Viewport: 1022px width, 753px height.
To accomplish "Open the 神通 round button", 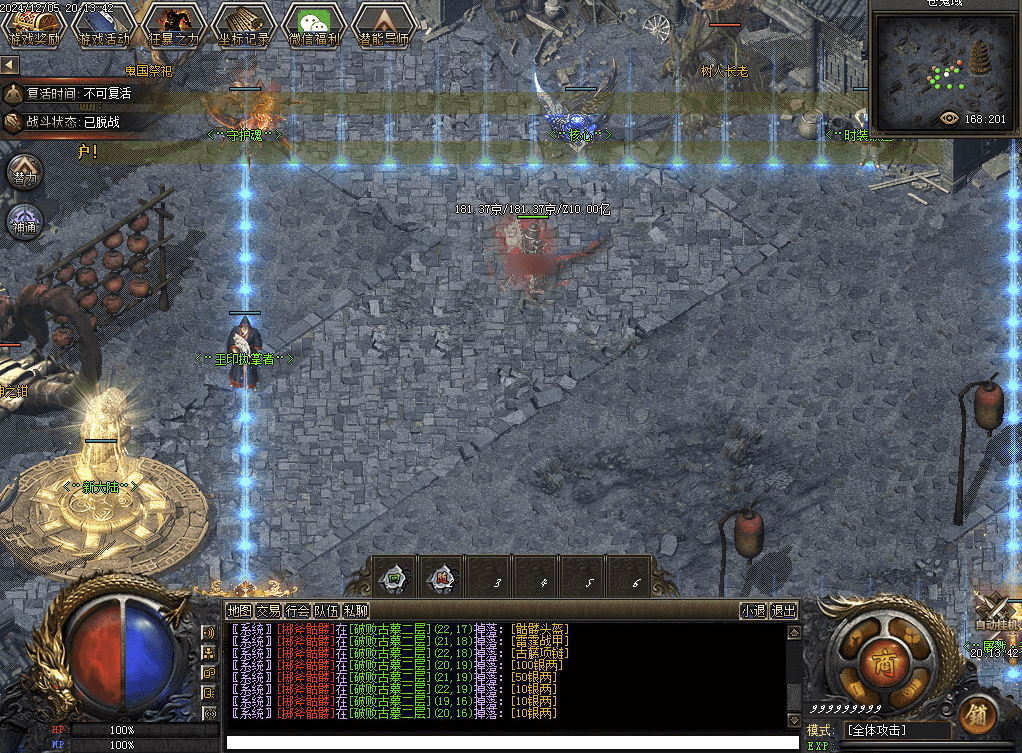I will tap(25, 221).
